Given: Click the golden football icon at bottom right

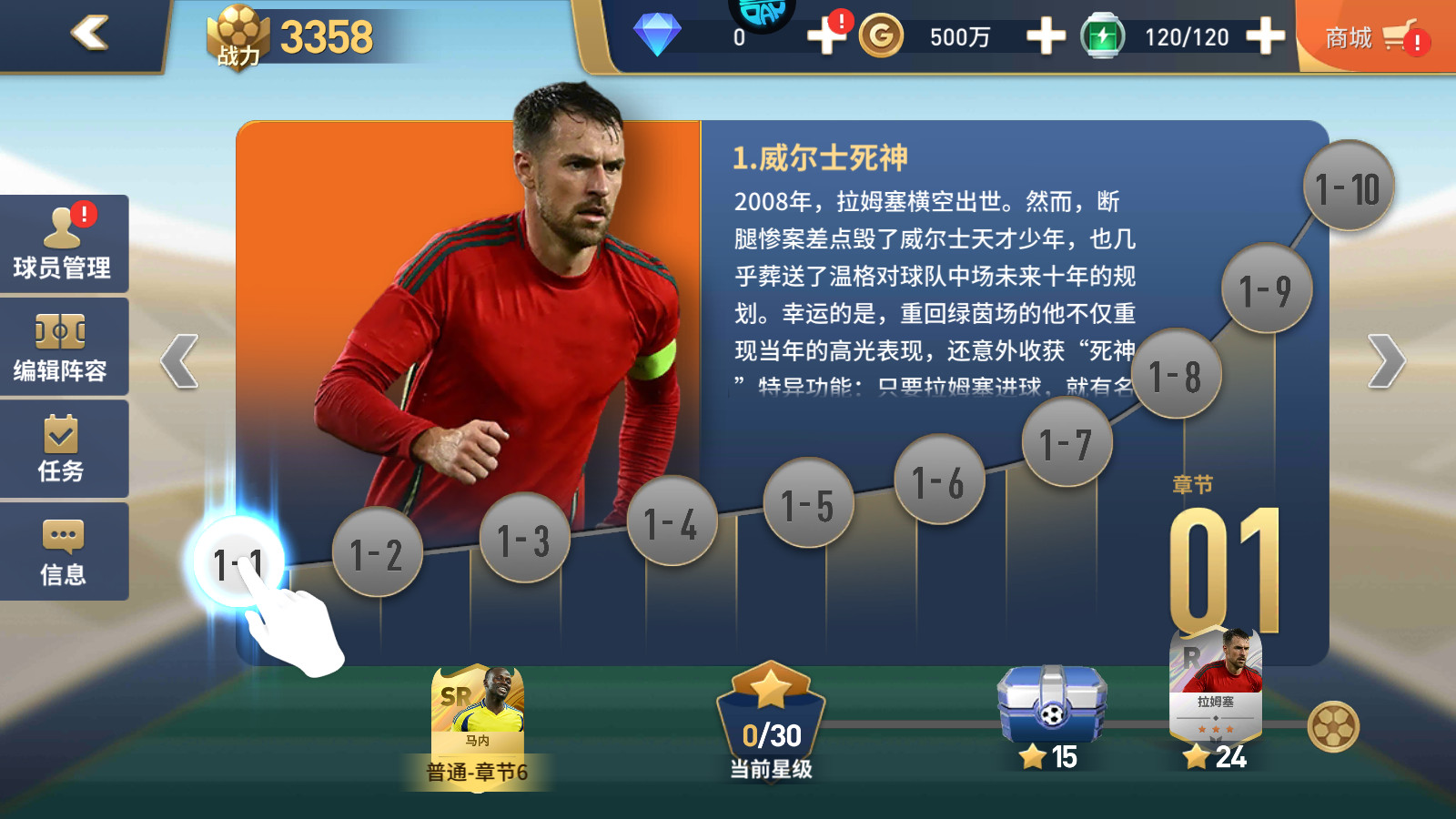Looking at the screenshot, I should coord(1332,726).
